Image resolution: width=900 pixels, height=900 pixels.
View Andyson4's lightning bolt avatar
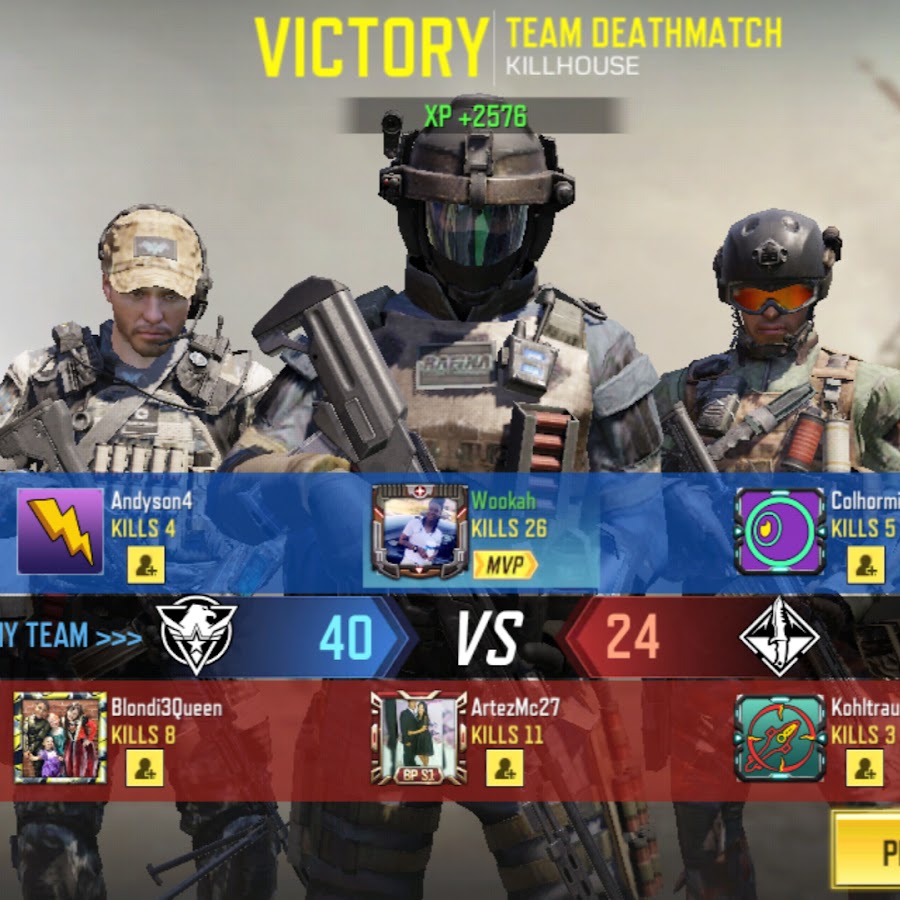60,531
